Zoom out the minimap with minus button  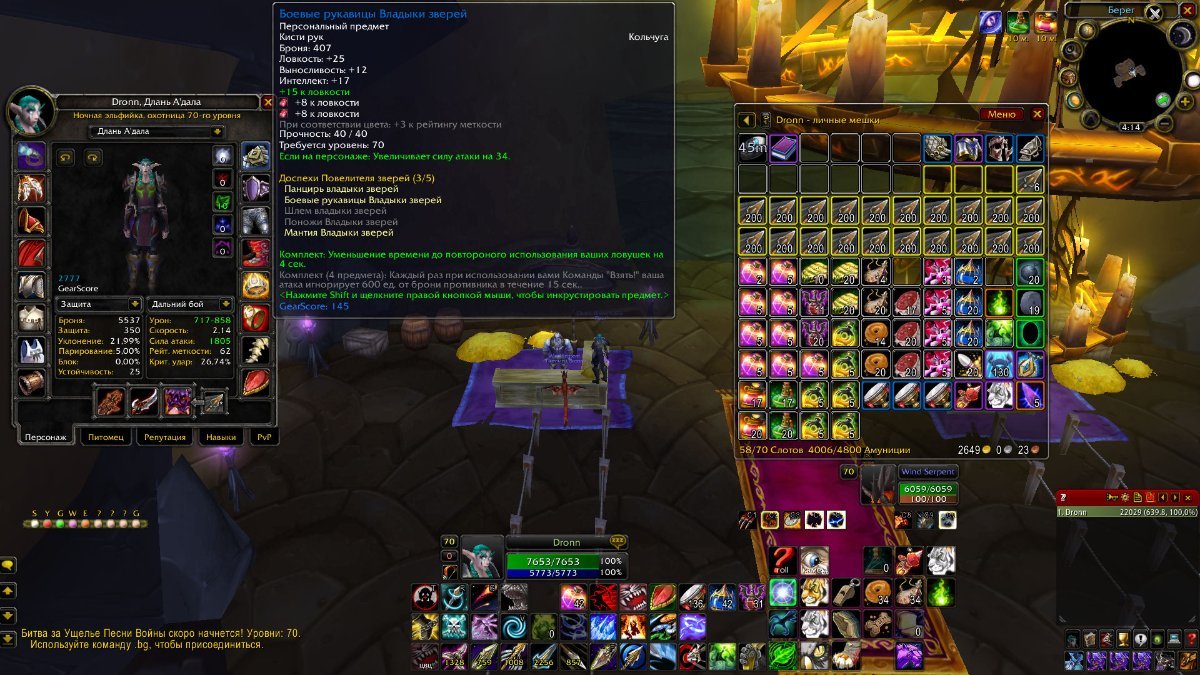point(1164,123)
